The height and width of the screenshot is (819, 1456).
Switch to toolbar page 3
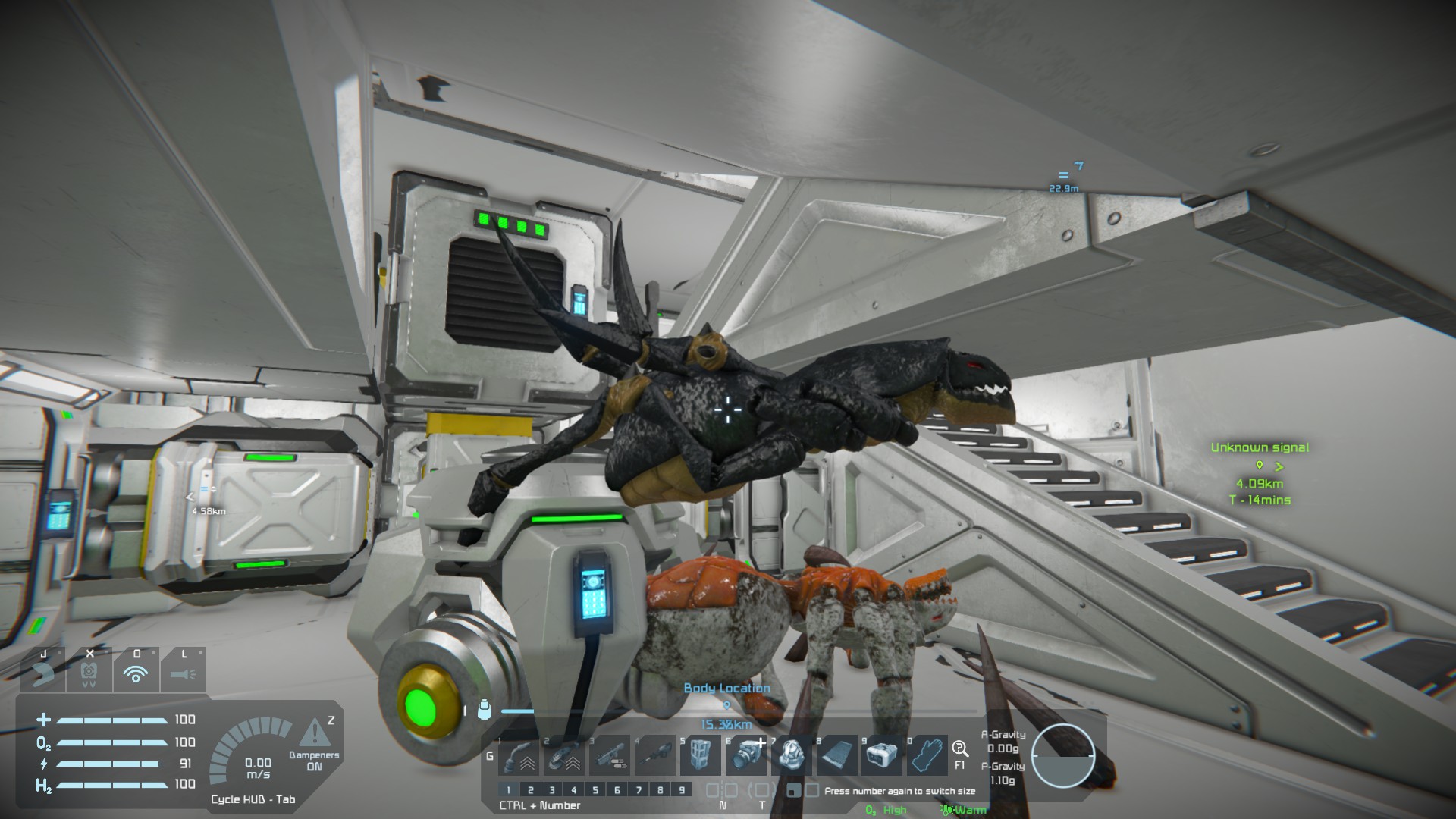tap(552, 790)
